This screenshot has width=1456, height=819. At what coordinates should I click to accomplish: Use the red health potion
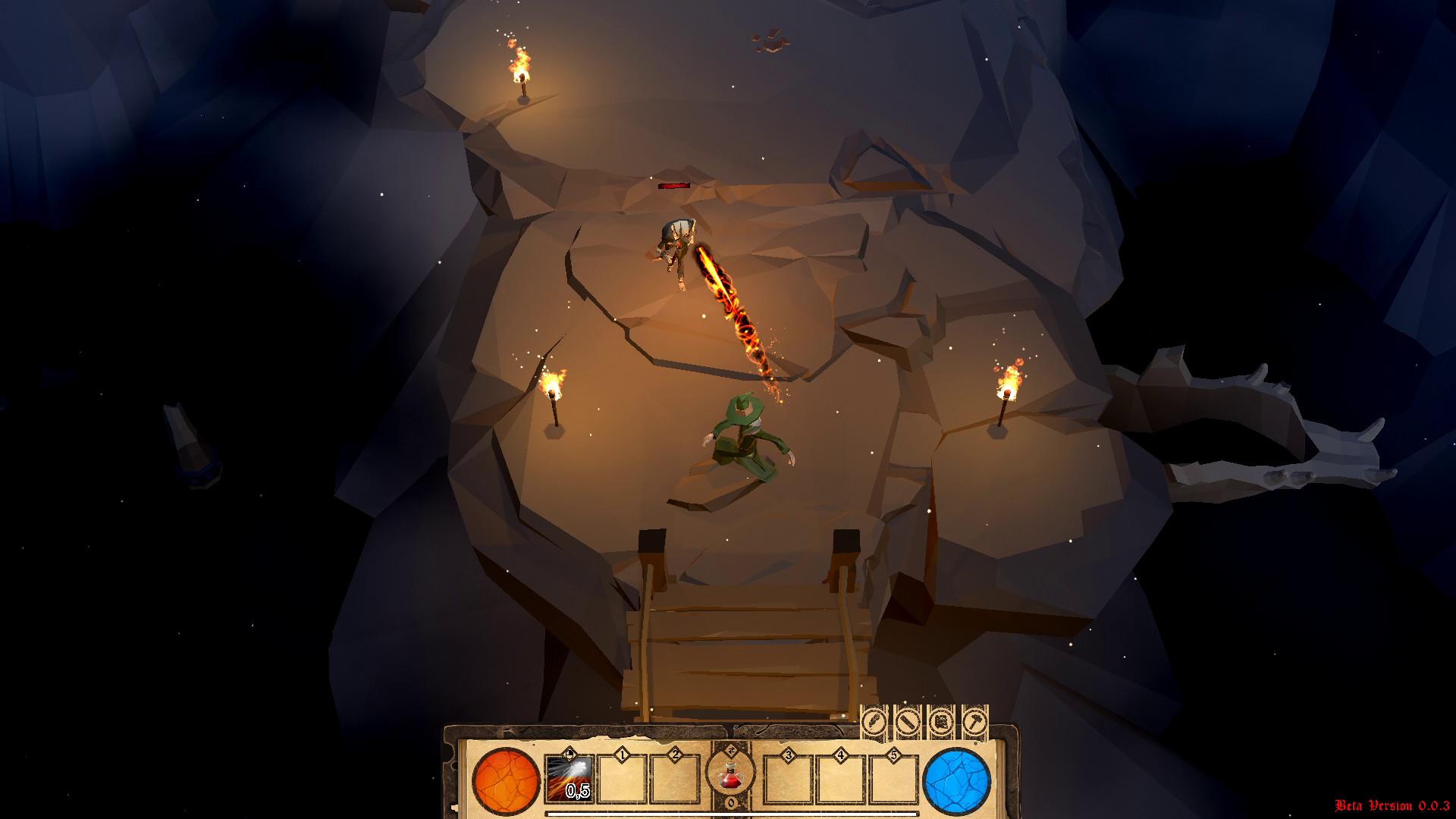[730, 776]
